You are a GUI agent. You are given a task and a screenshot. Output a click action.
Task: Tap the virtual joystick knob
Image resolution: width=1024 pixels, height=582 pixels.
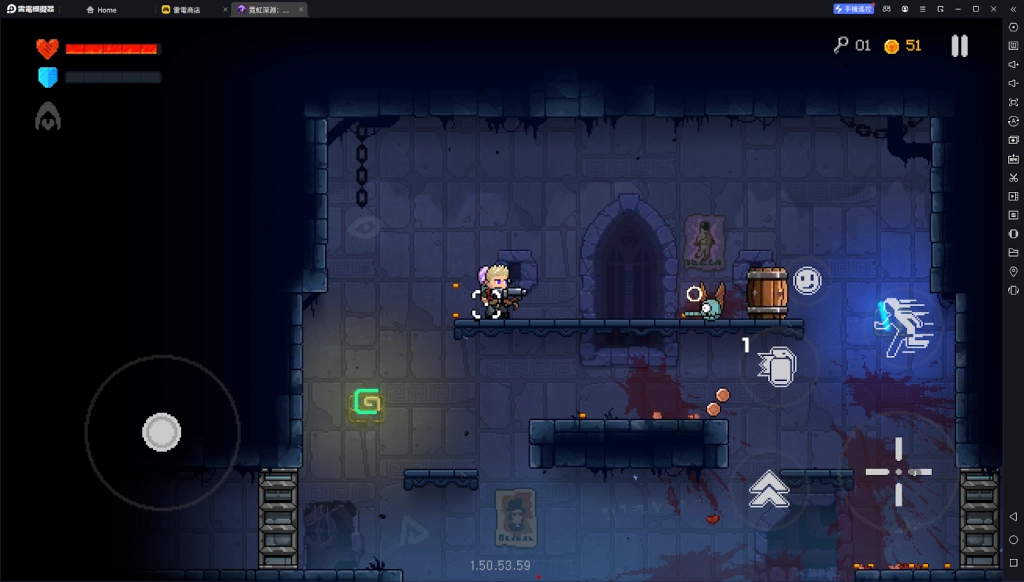tap(161, 432)
